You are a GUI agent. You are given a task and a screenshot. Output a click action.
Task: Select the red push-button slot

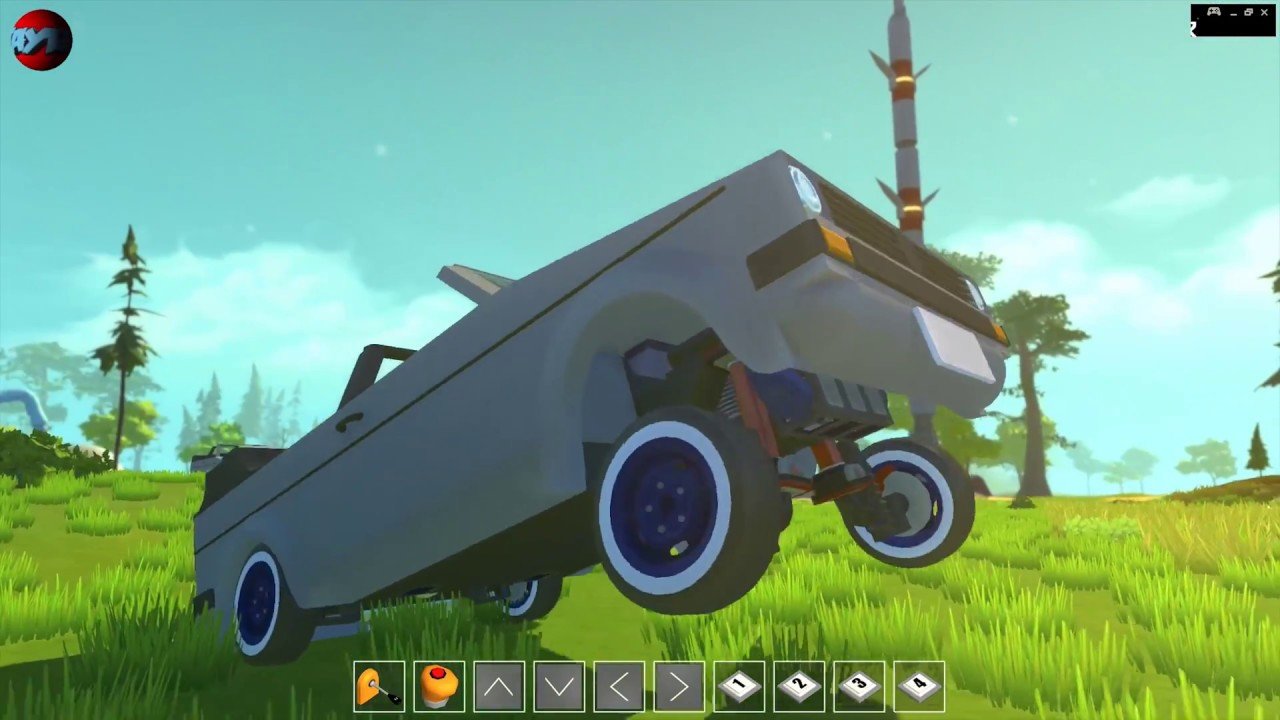click(439, 687)
